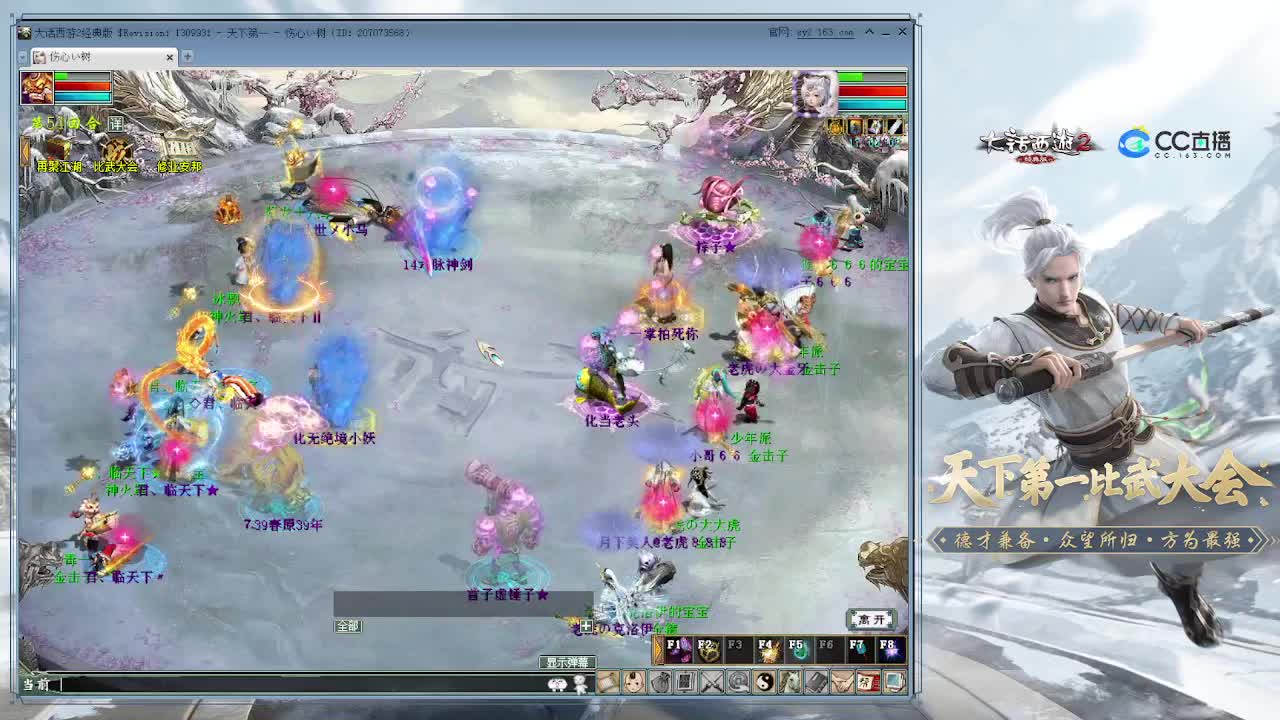Screen dimensions: 1280x720
Task: Click the baby-face pet icon on the toolbar
Action: point(632,683)
